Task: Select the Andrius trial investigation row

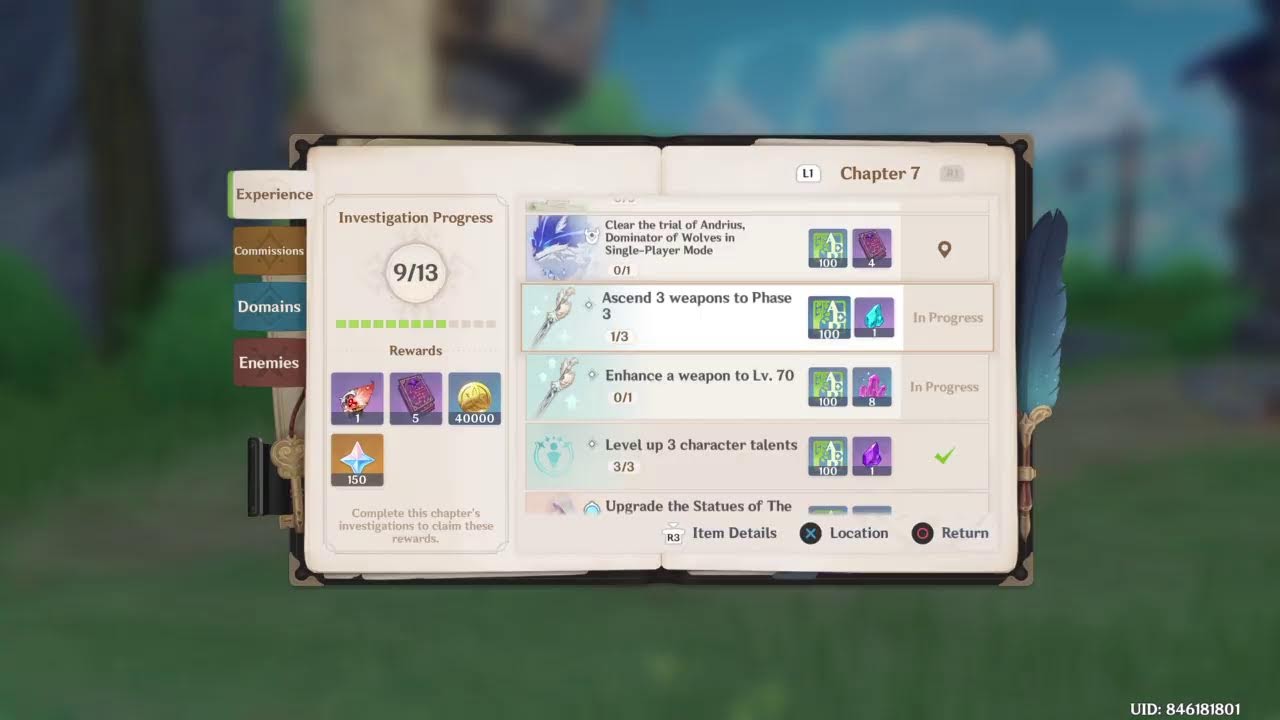Action: coord(690,247)
